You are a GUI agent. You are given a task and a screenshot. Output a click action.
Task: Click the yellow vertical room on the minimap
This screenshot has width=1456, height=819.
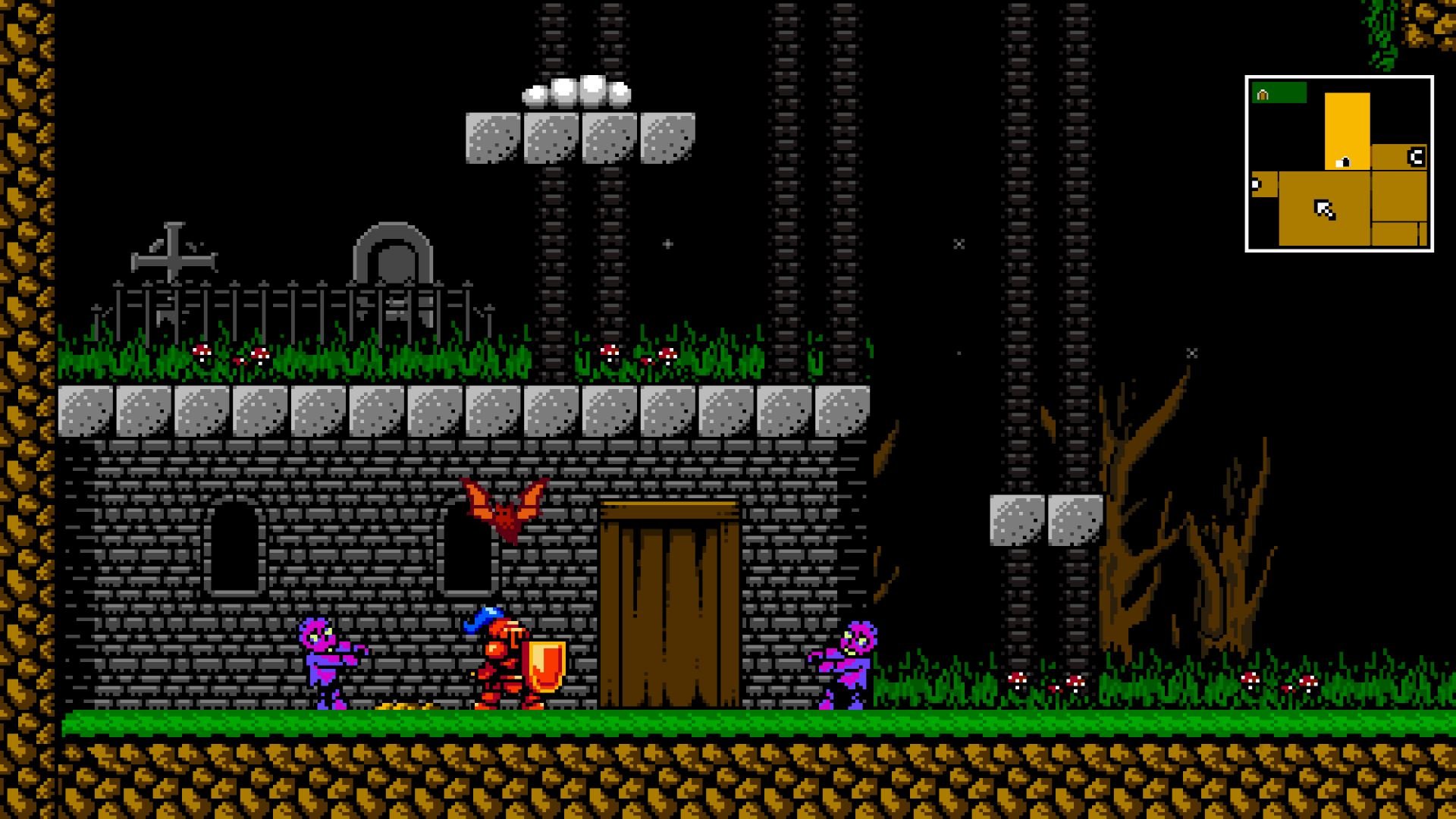coord(1348,125)
